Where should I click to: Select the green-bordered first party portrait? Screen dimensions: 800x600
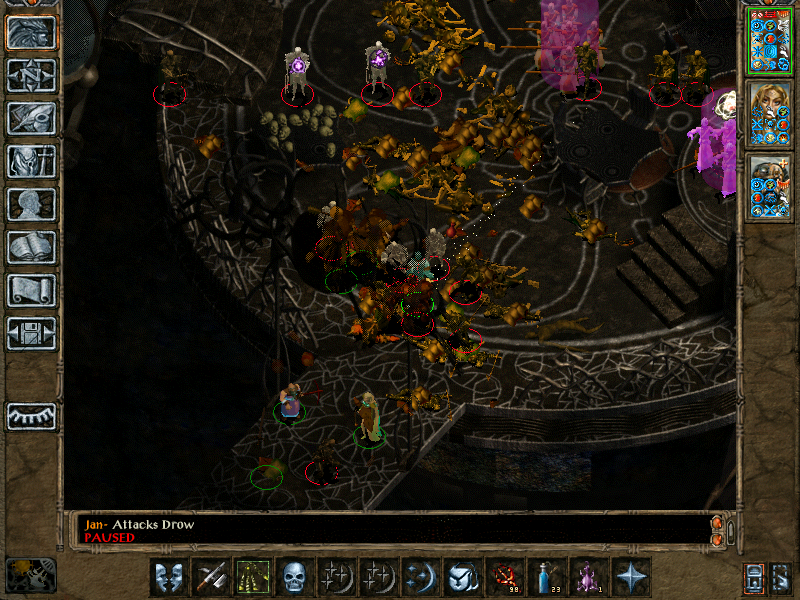coord(769,39)
